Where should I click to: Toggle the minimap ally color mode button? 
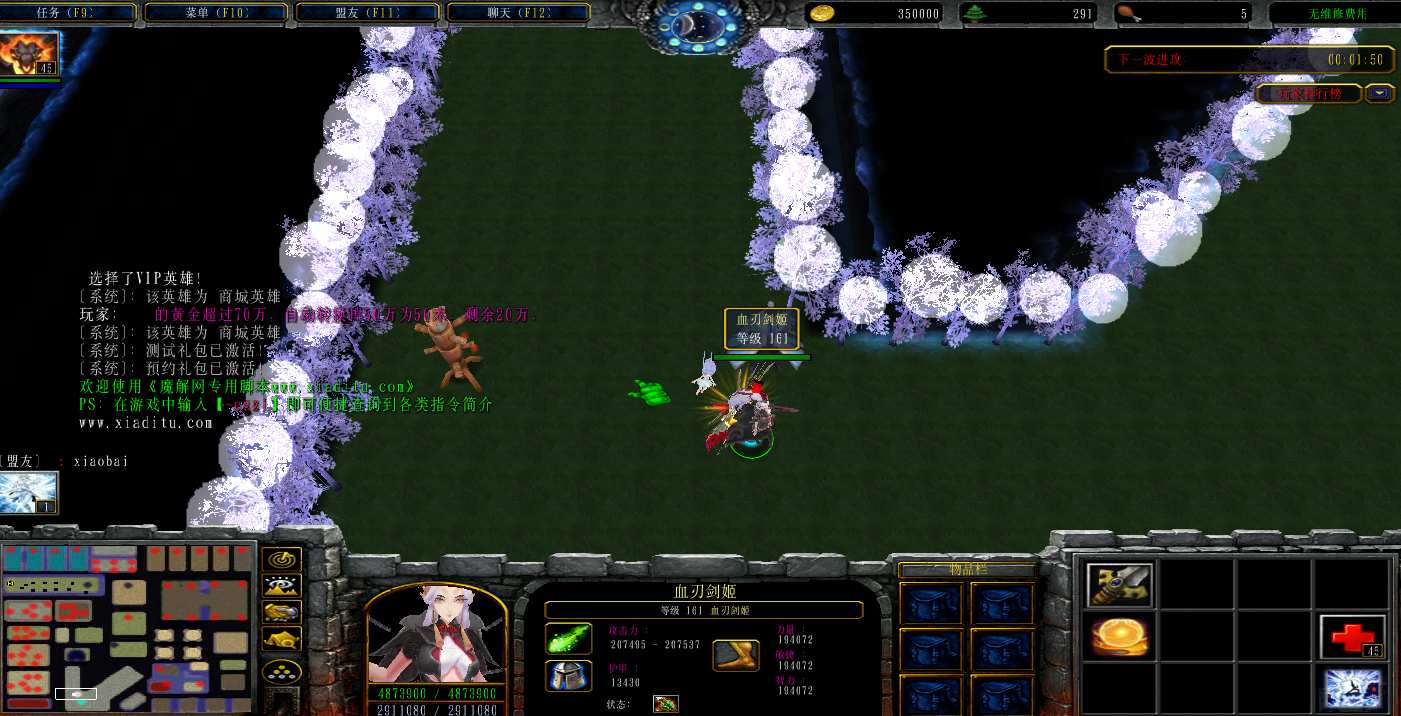point(281,612)
